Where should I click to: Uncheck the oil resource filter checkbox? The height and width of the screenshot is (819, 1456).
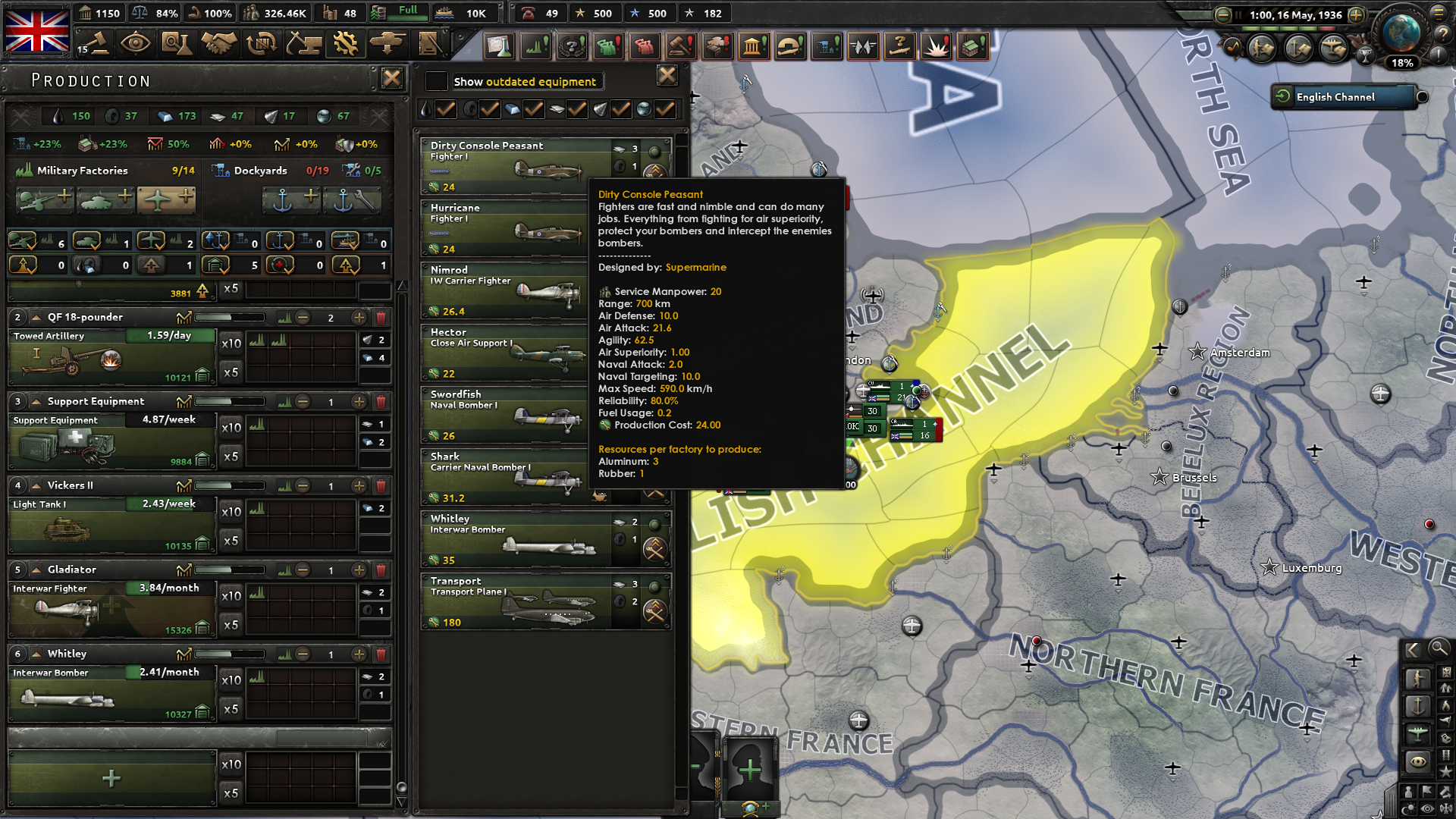446,109
